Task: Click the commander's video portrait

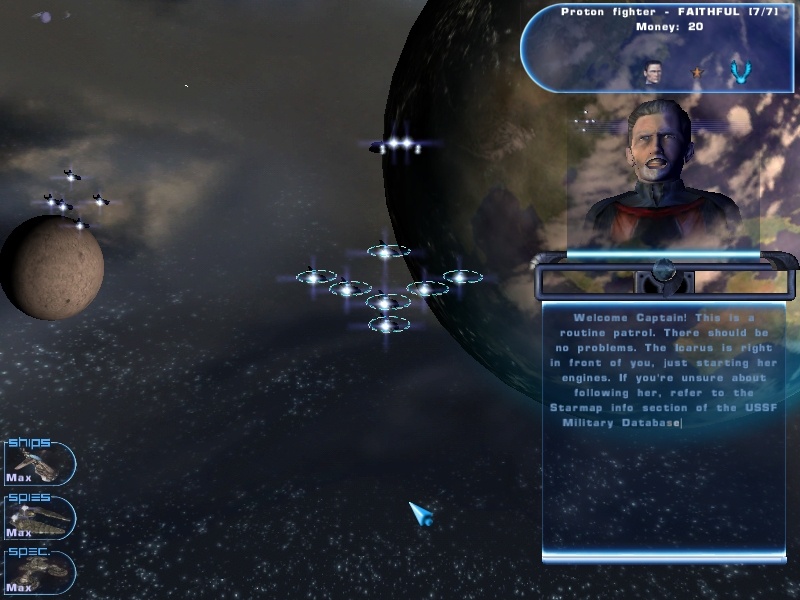Action: click(x=663, y=175)
